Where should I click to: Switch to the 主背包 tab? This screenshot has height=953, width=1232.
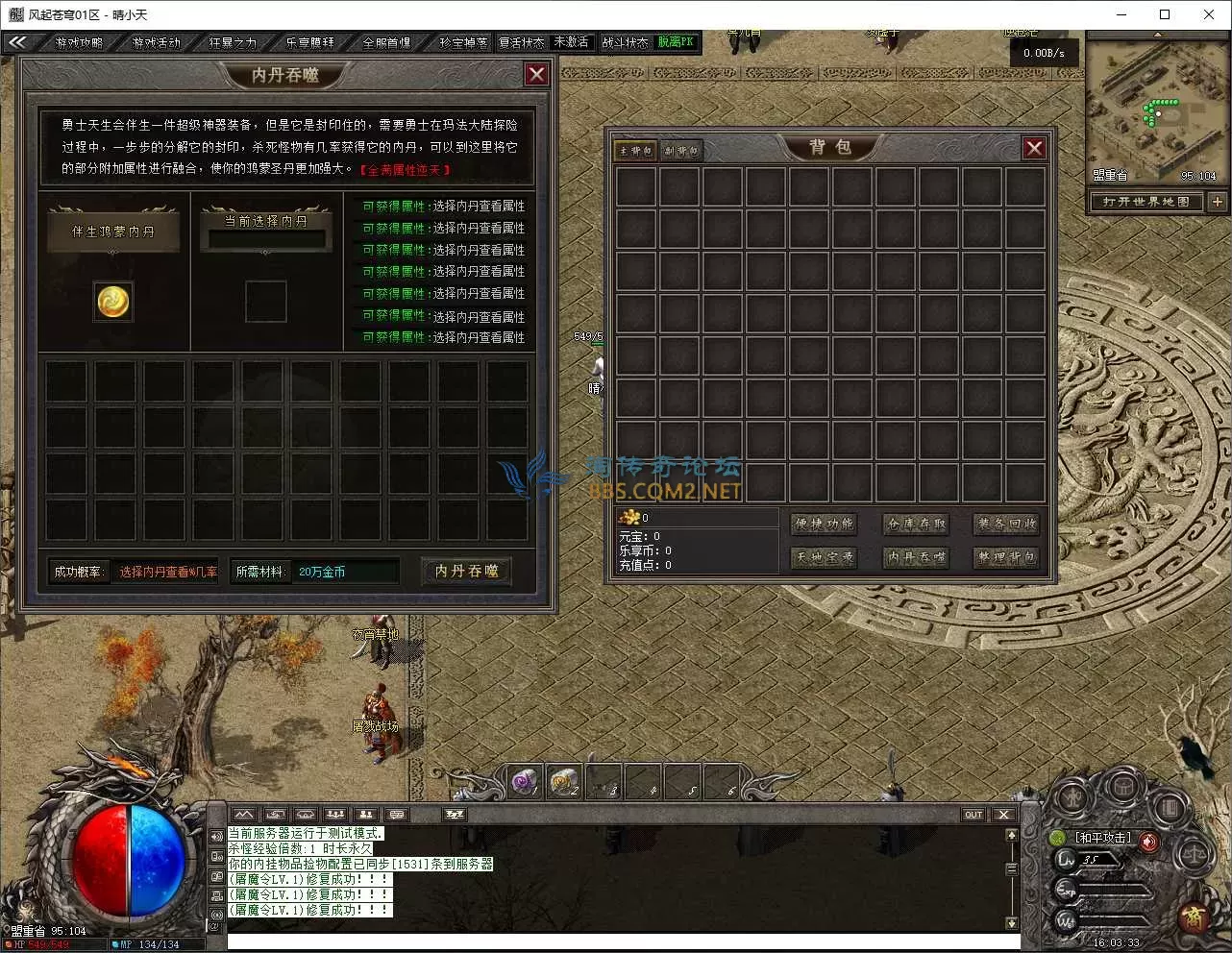635,151
